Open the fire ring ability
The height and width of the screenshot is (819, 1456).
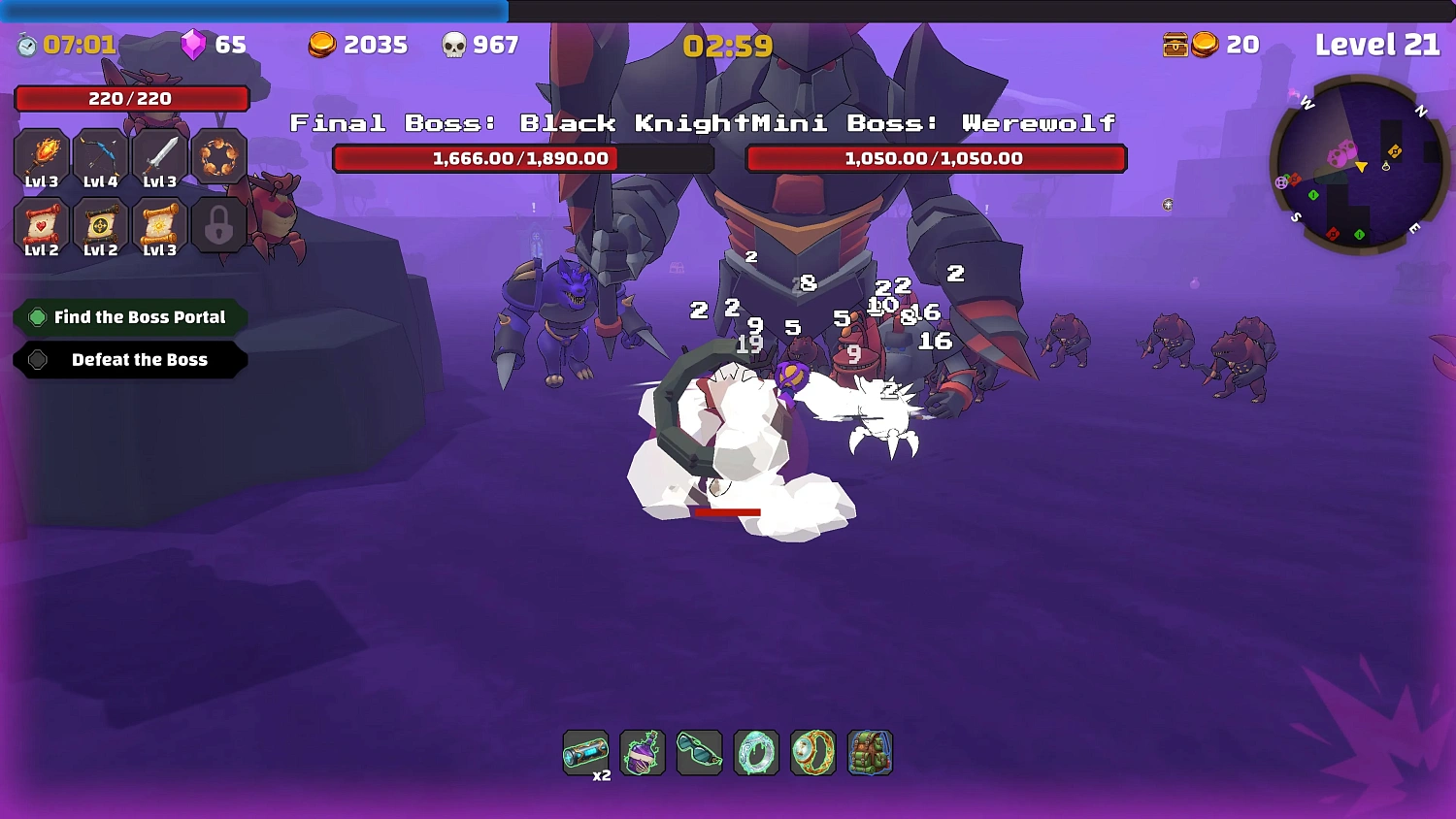click(x=219, y=155)
